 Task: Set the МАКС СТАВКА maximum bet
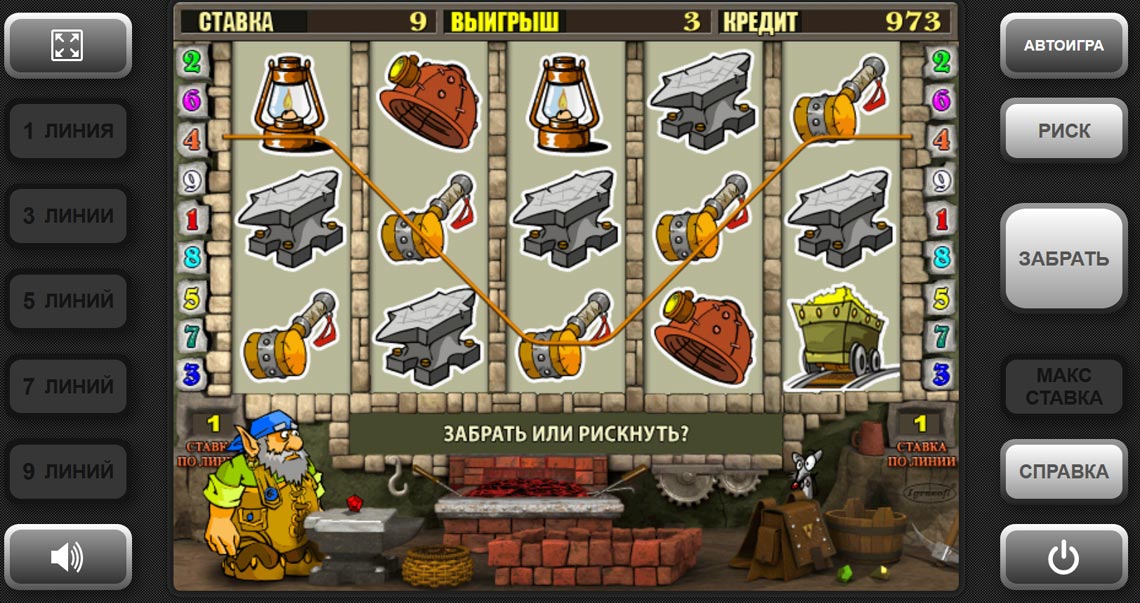tap(1063, 386)
